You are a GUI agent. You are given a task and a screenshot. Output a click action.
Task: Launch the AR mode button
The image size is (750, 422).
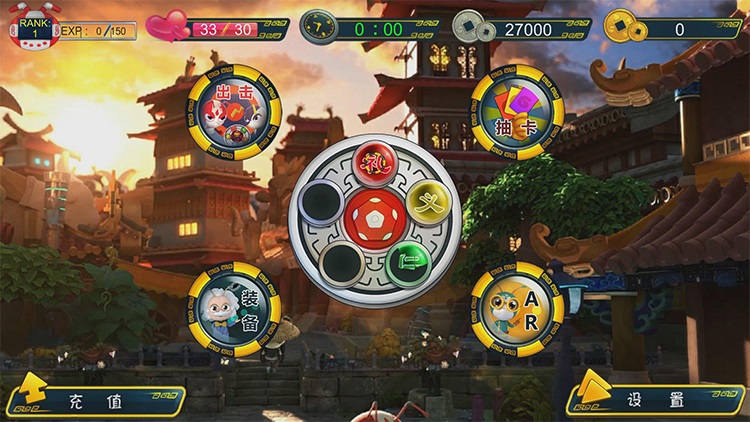517,309
